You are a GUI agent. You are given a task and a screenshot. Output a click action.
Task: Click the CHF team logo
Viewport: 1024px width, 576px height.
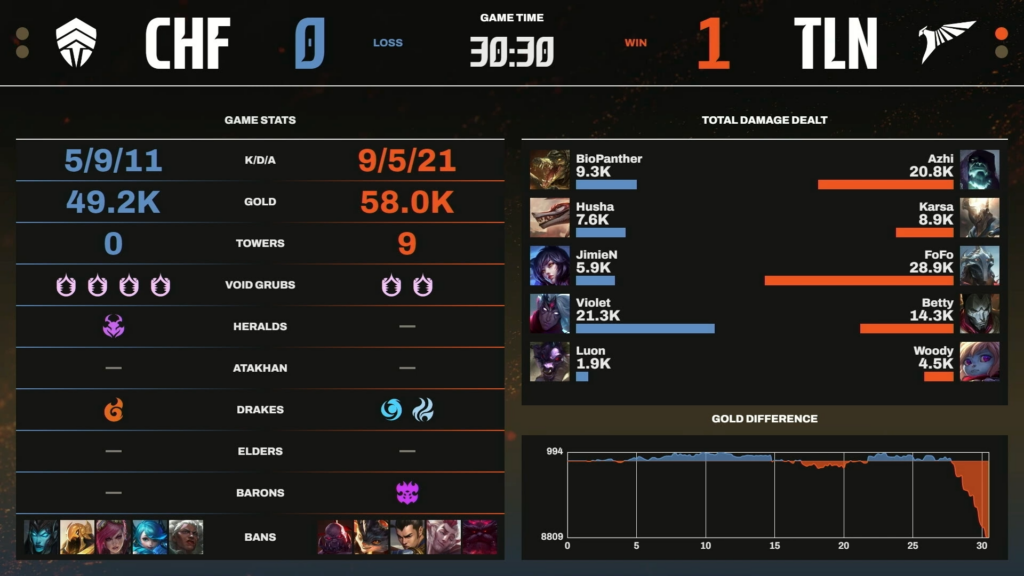(x=75, y=43)
